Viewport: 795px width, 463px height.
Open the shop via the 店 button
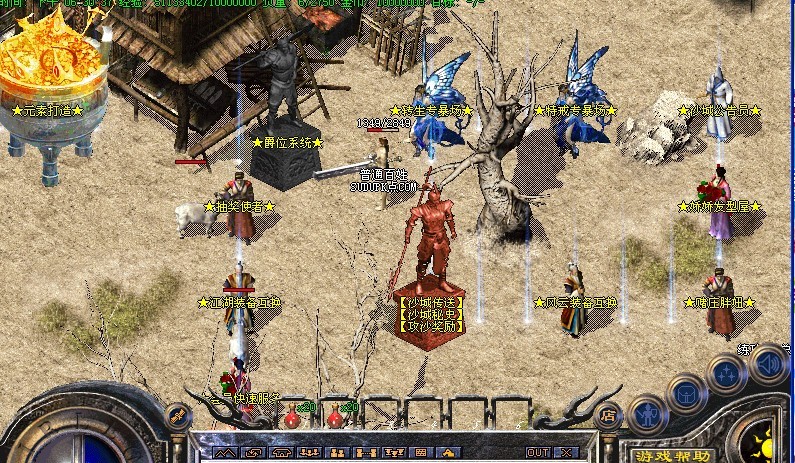coord(606,416)
